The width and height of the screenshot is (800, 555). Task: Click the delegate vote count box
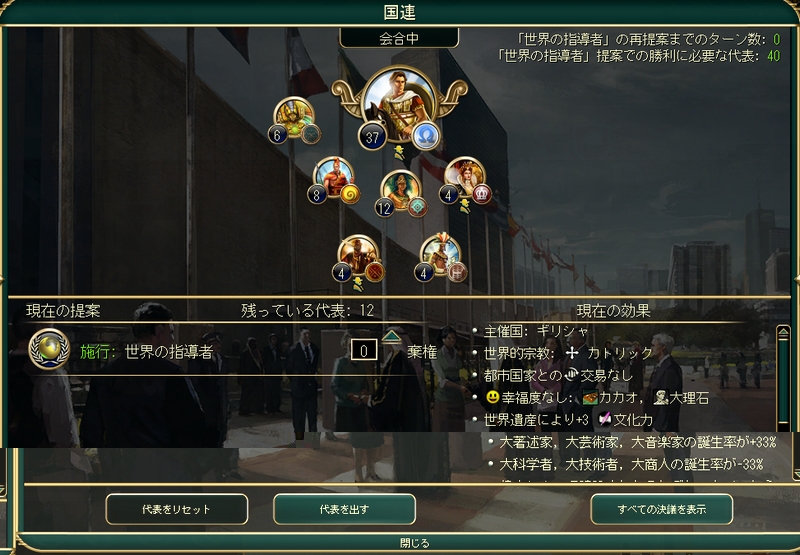coord(365,350)
